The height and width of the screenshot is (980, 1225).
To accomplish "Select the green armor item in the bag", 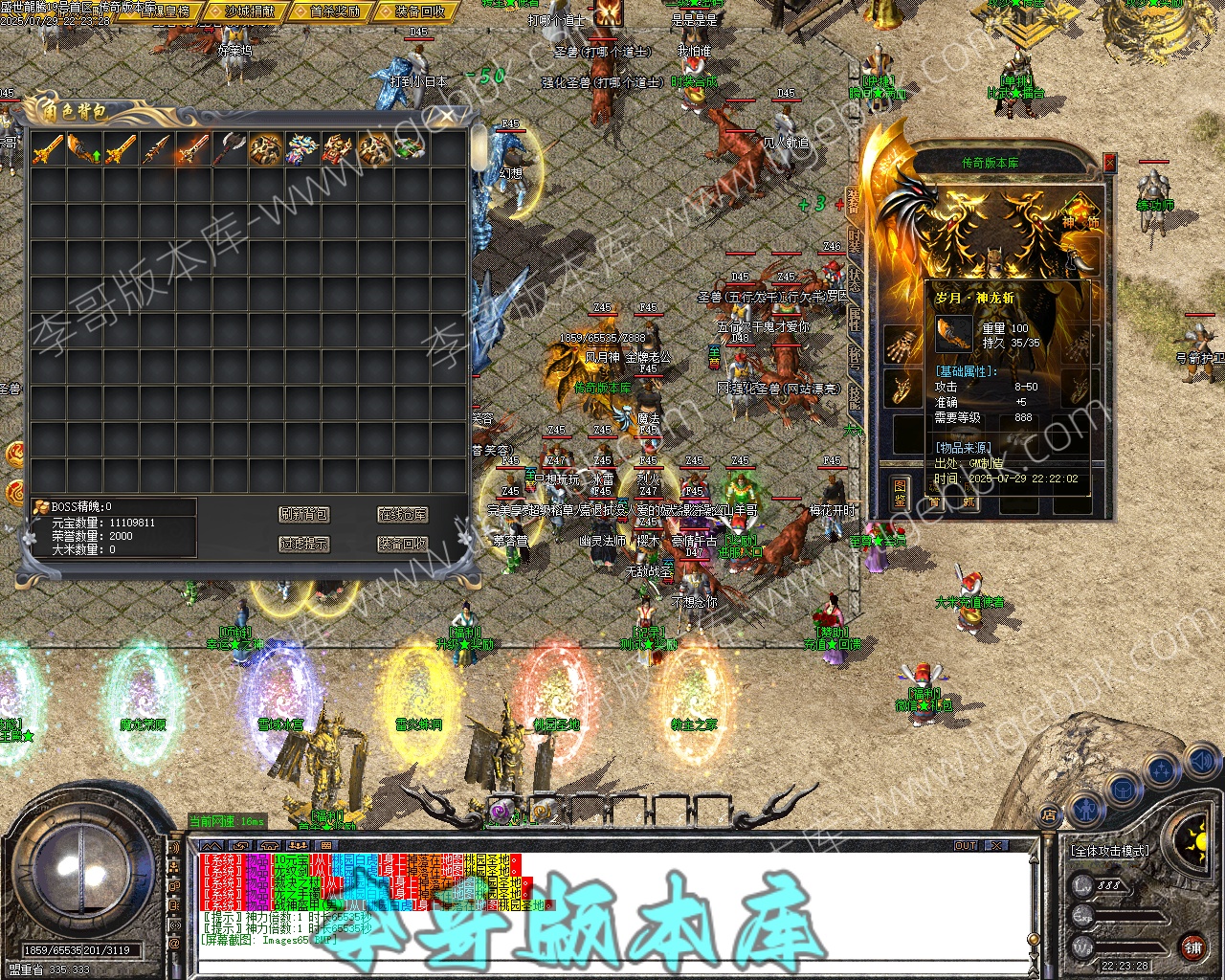I will point(412,149).
